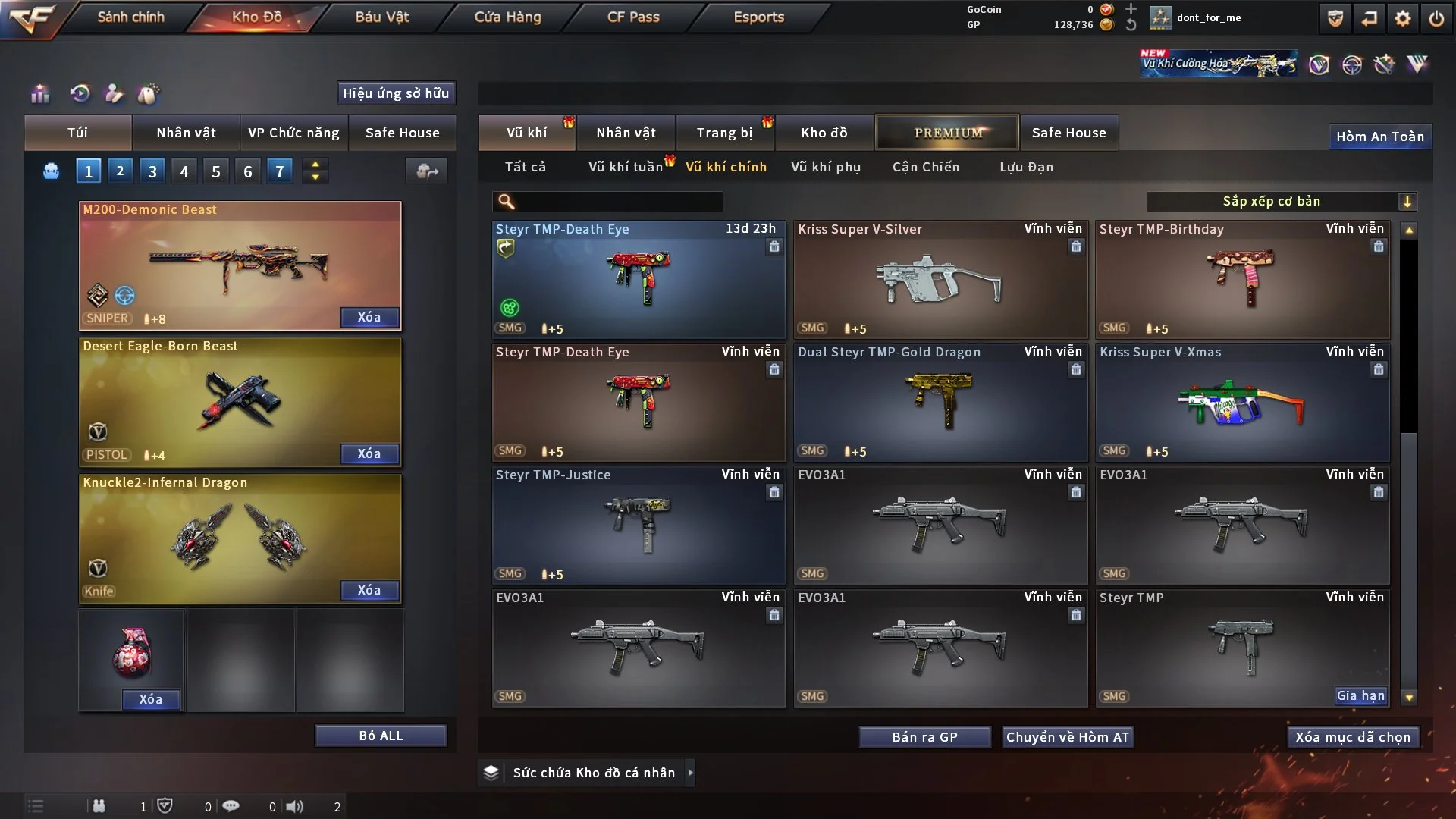Filter by Vũ khí phụ category
Screen dimensions: 1456x819
coord(826,167)
